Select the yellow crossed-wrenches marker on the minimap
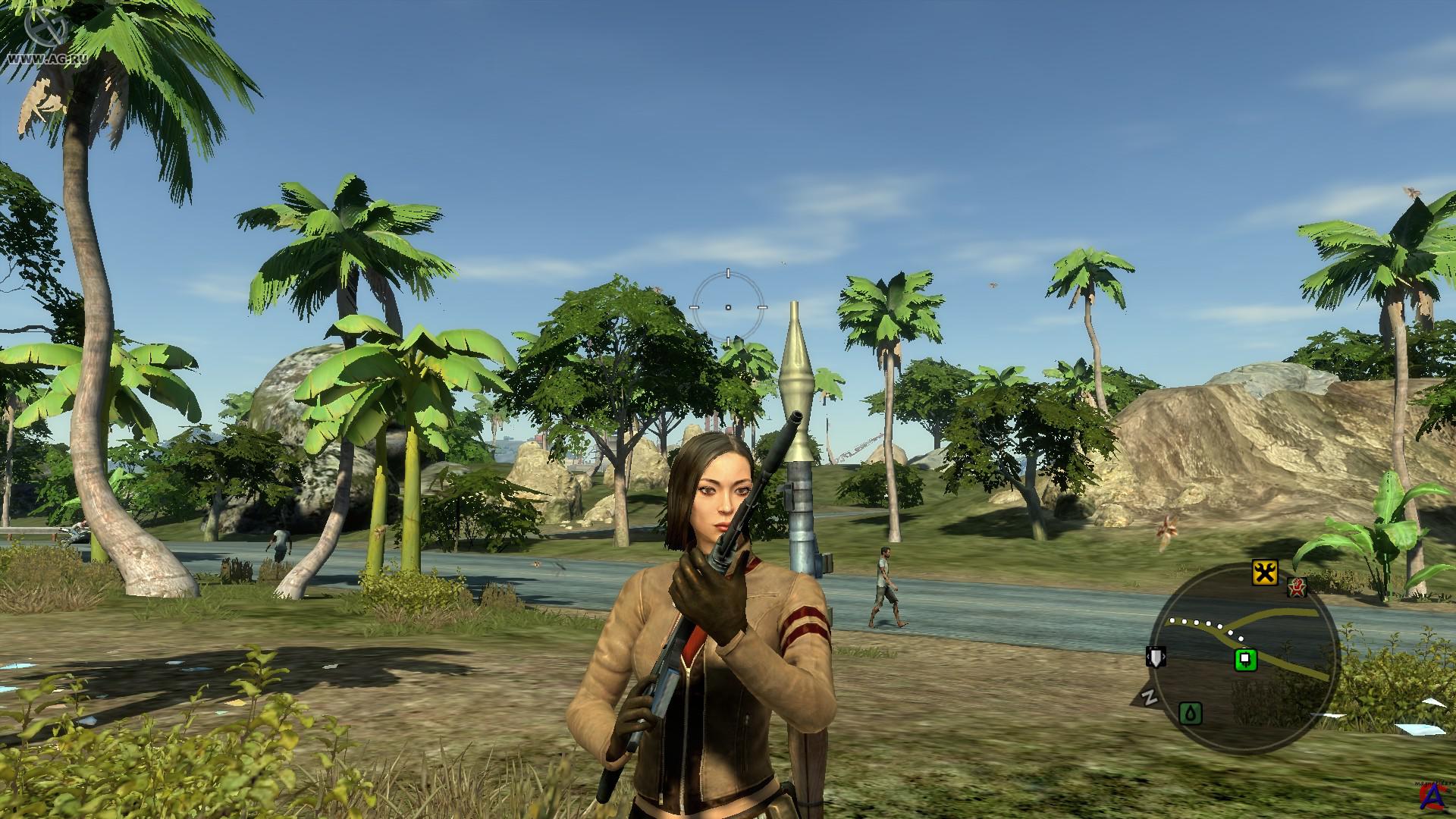The height and width of the screenshot is (819, 1456). [1264, 573]
